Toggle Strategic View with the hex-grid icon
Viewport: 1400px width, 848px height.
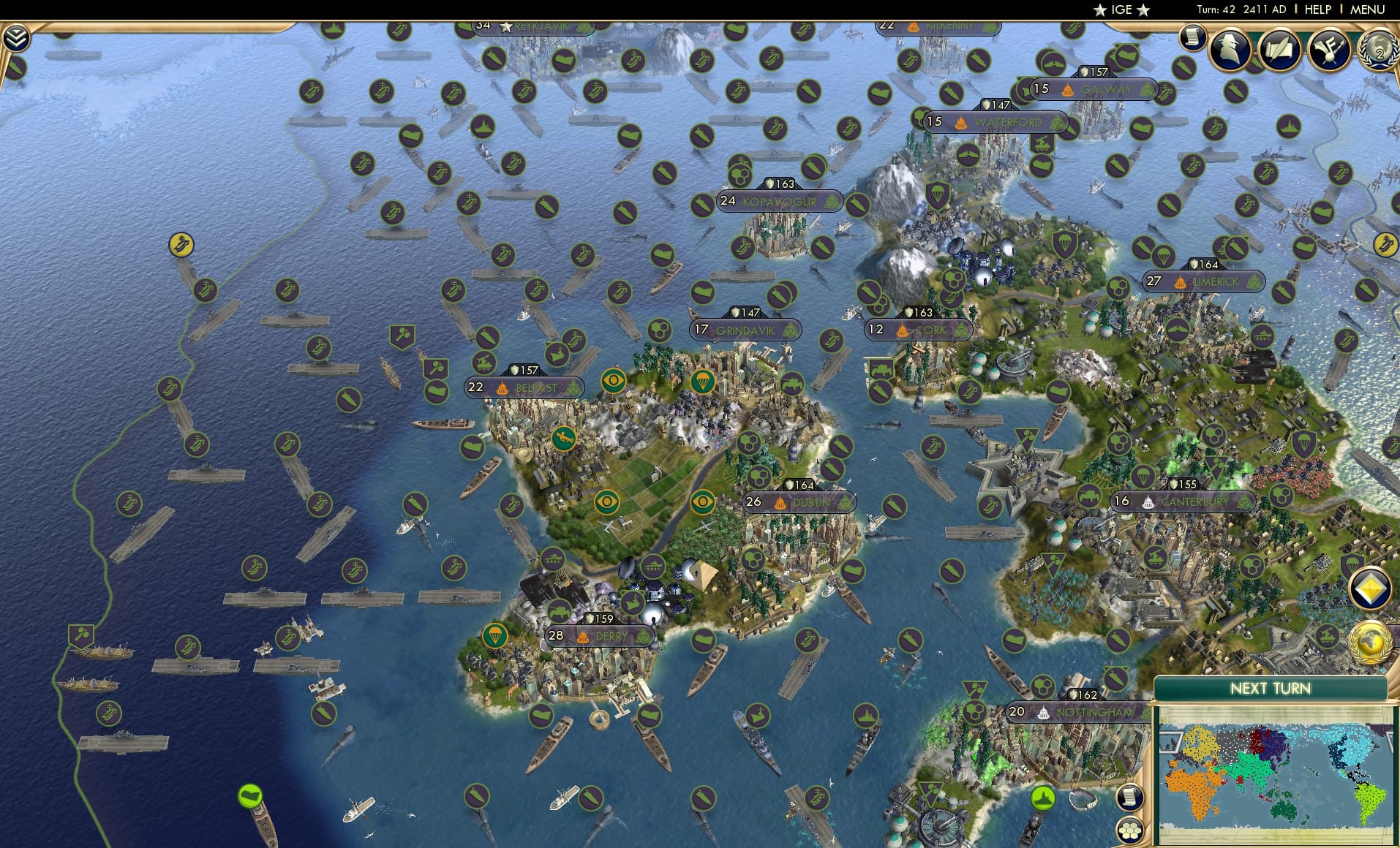coord(1129,830)
